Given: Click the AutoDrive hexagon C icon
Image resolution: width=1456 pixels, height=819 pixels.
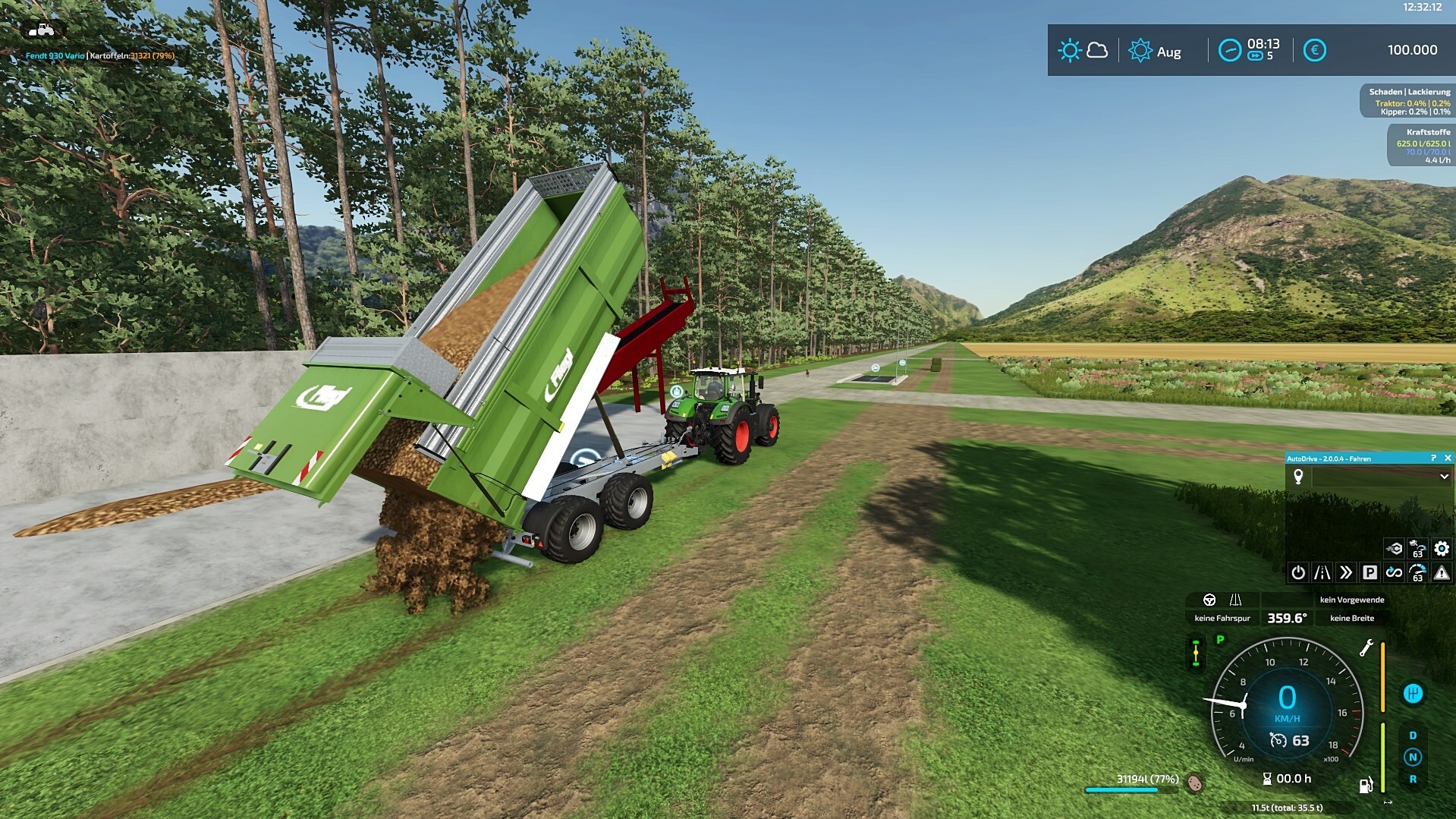Looking at the screenshot, I should click(x=1394, y=548).
